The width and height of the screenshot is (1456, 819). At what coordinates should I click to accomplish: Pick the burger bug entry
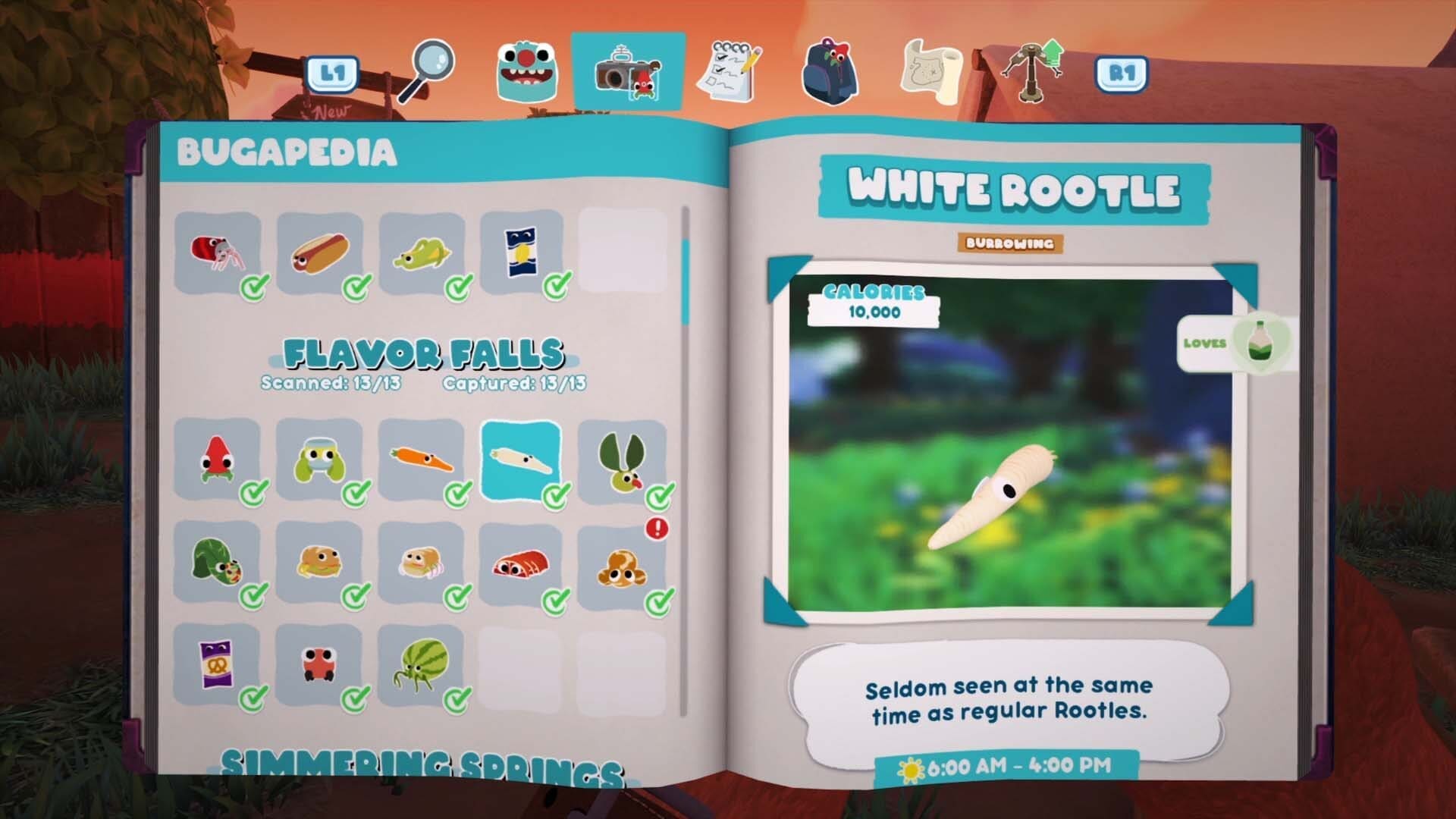pos(319,563)
